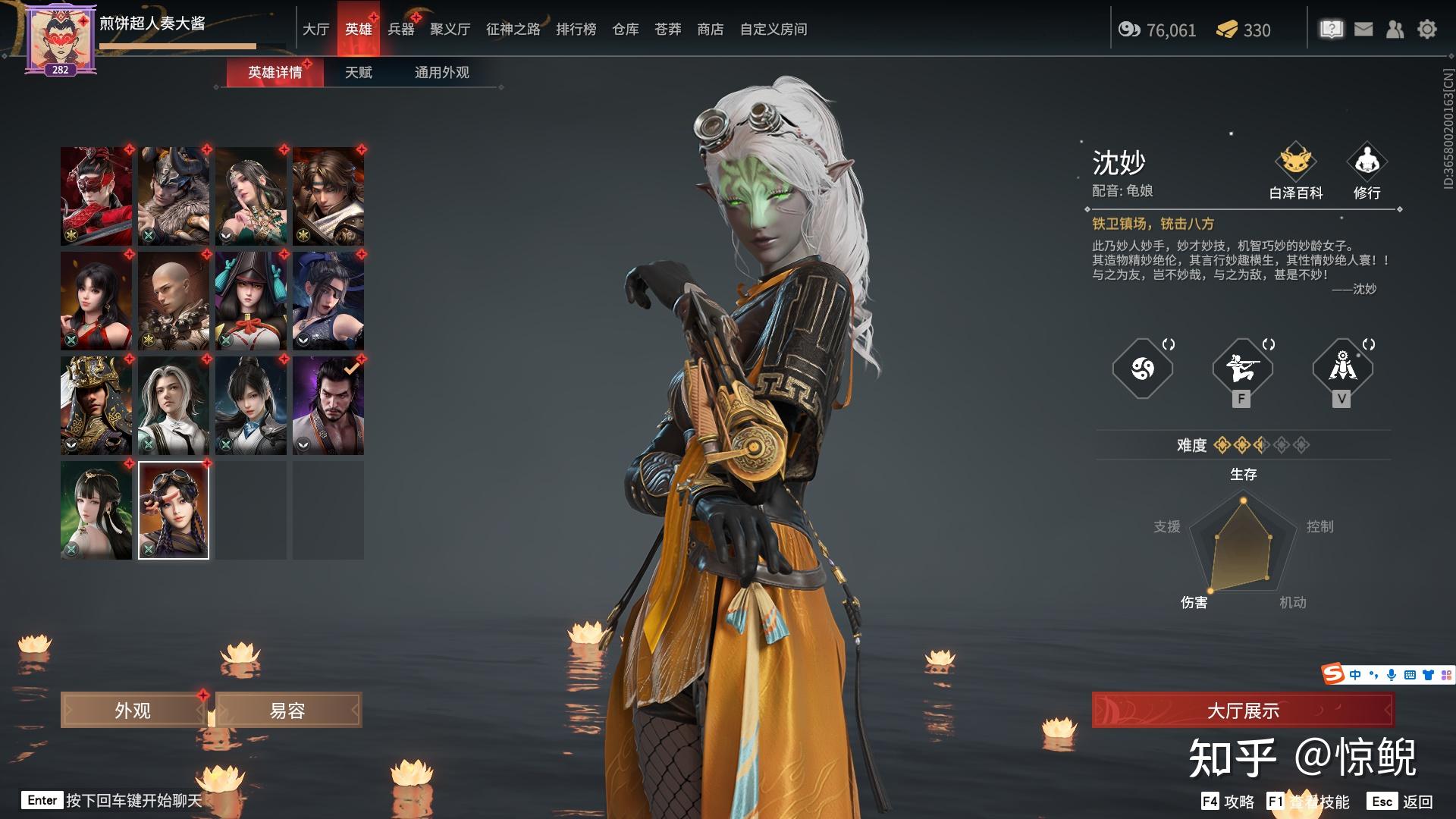Open the 商店 shop menu

point(710,30)
